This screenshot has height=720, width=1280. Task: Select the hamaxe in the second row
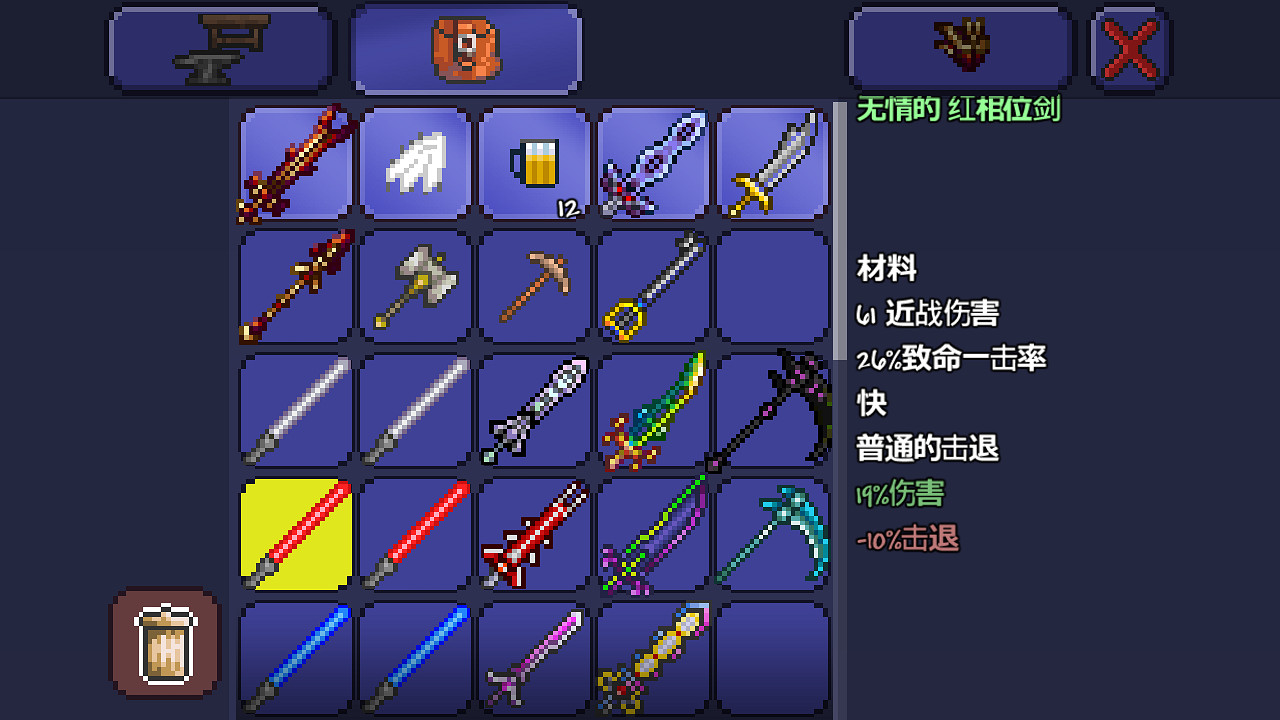(x=414, y=287)
